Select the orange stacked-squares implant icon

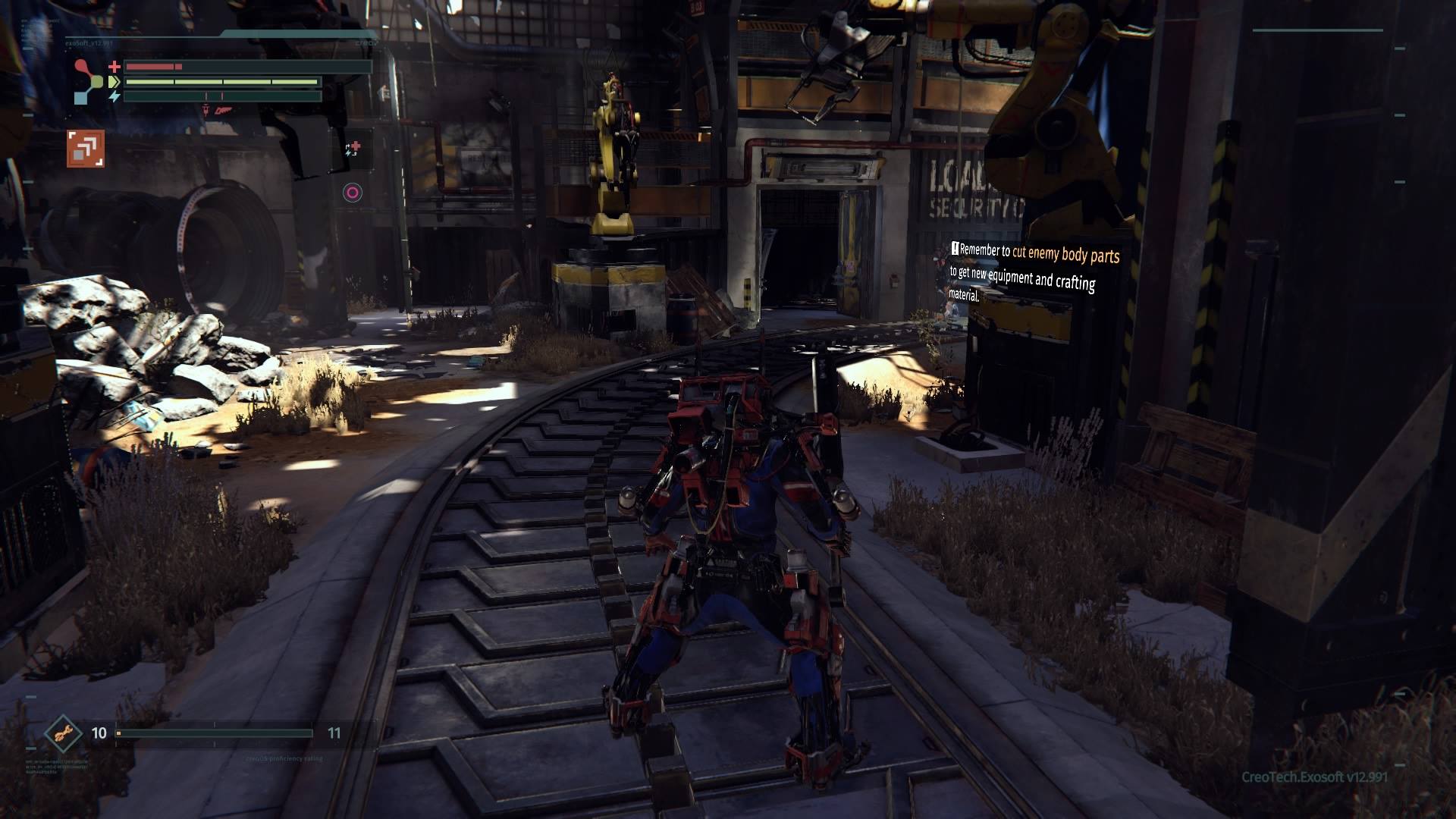(85, 148)
